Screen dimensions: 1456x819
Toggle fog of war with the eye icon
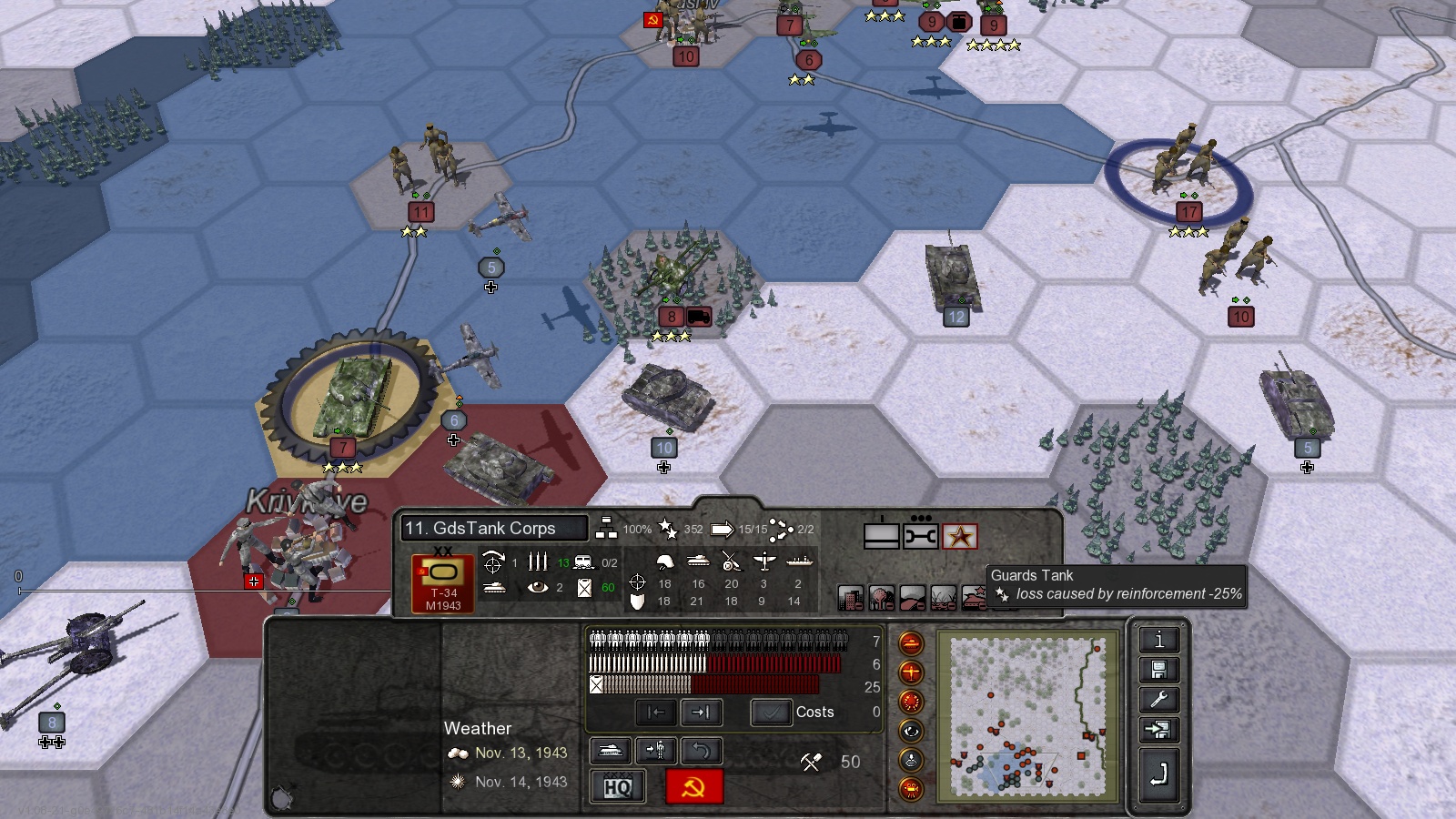point(911,730)
